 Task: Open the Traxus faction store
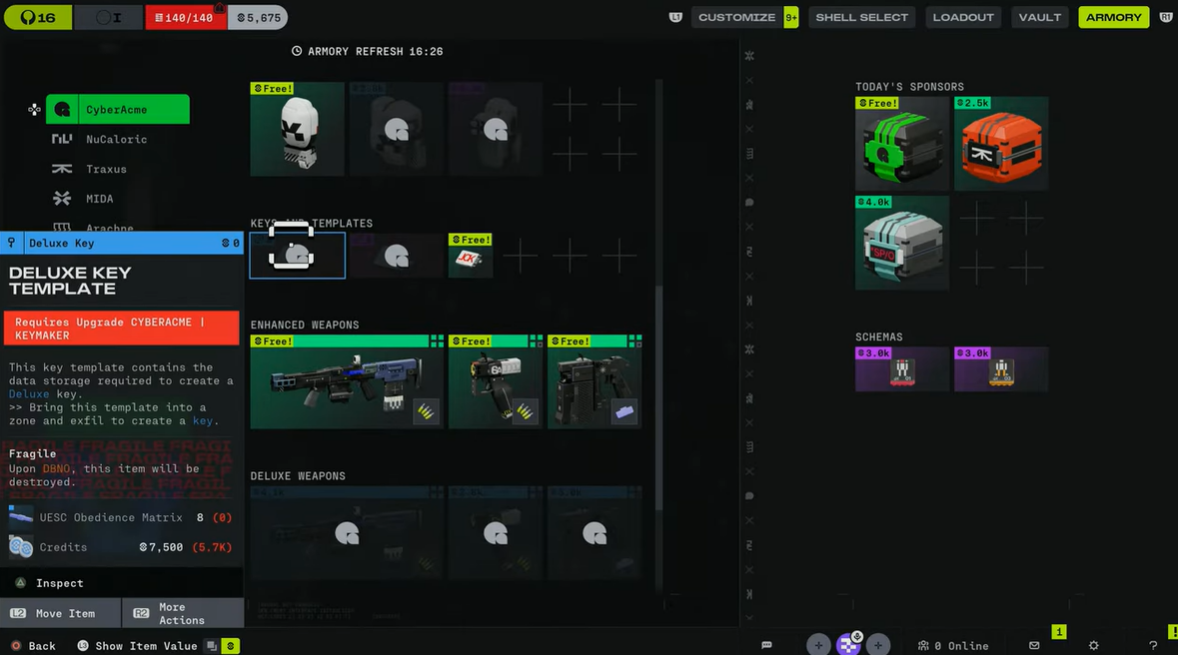pyautogui.click(x=106, y=169)
